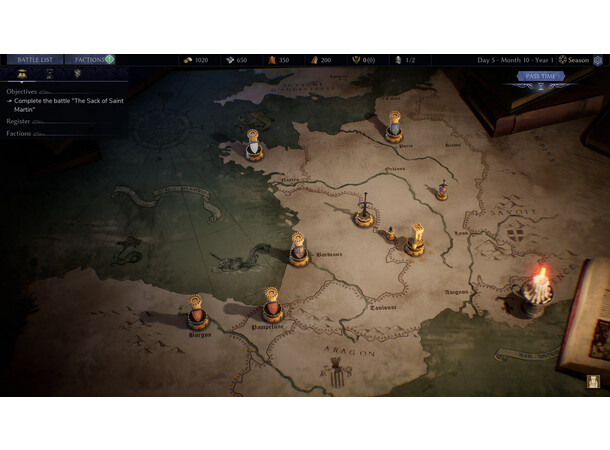Collapse the Objectives section header
Viewport: 610px width, 450px height.
[x=22, y=91]
